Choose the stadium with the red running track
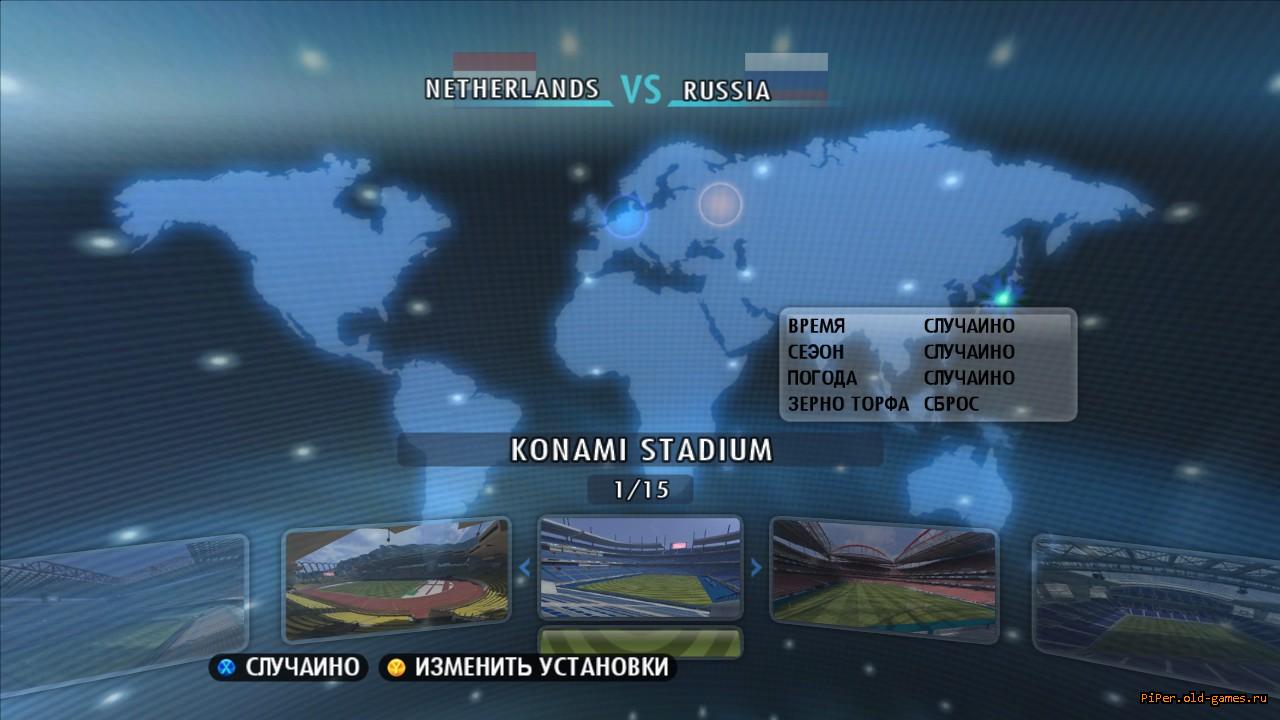 396,579
